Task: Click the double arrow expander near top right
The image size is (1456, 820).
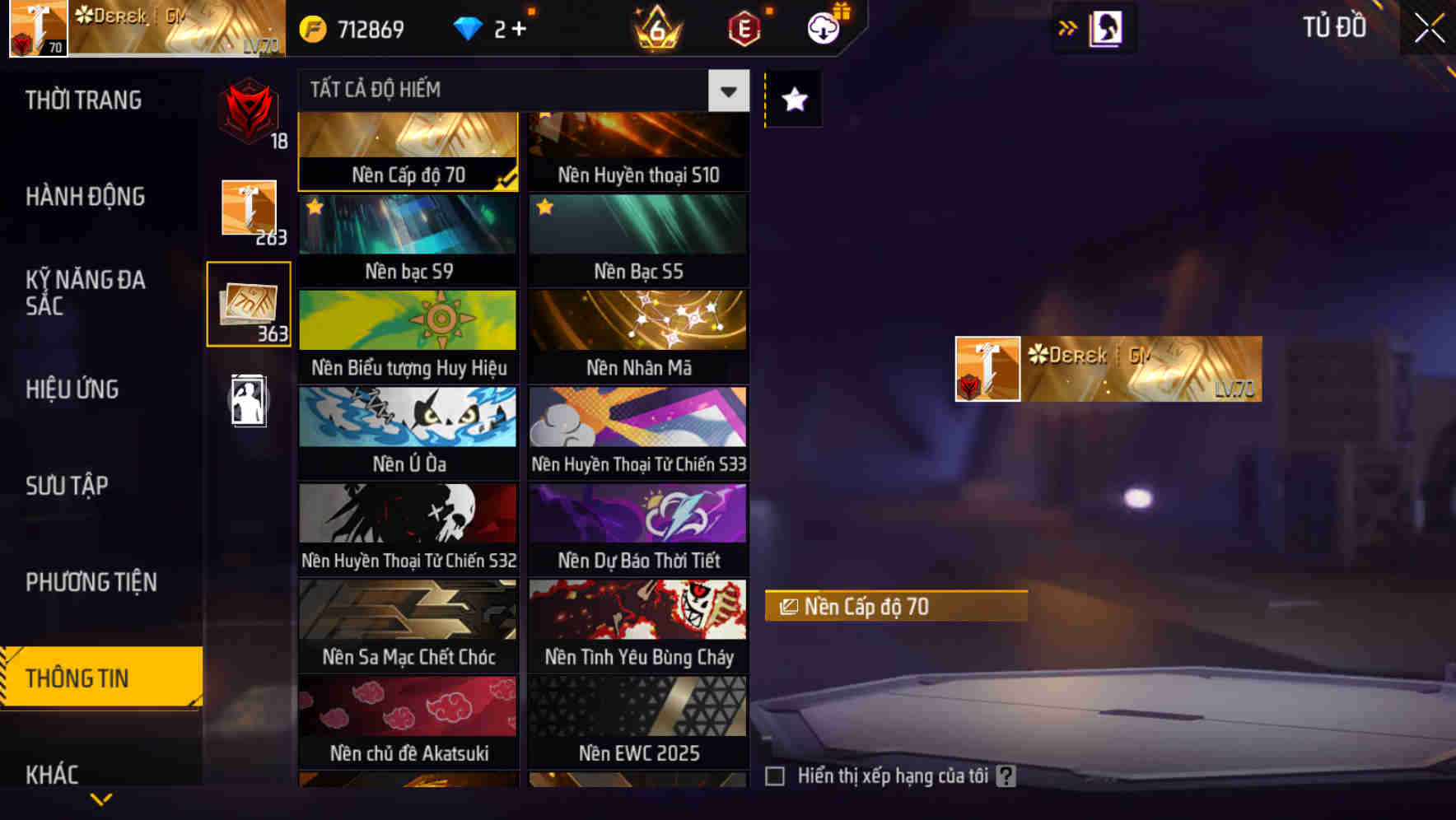Action: pyautogui.click(x=1067, y=27)
